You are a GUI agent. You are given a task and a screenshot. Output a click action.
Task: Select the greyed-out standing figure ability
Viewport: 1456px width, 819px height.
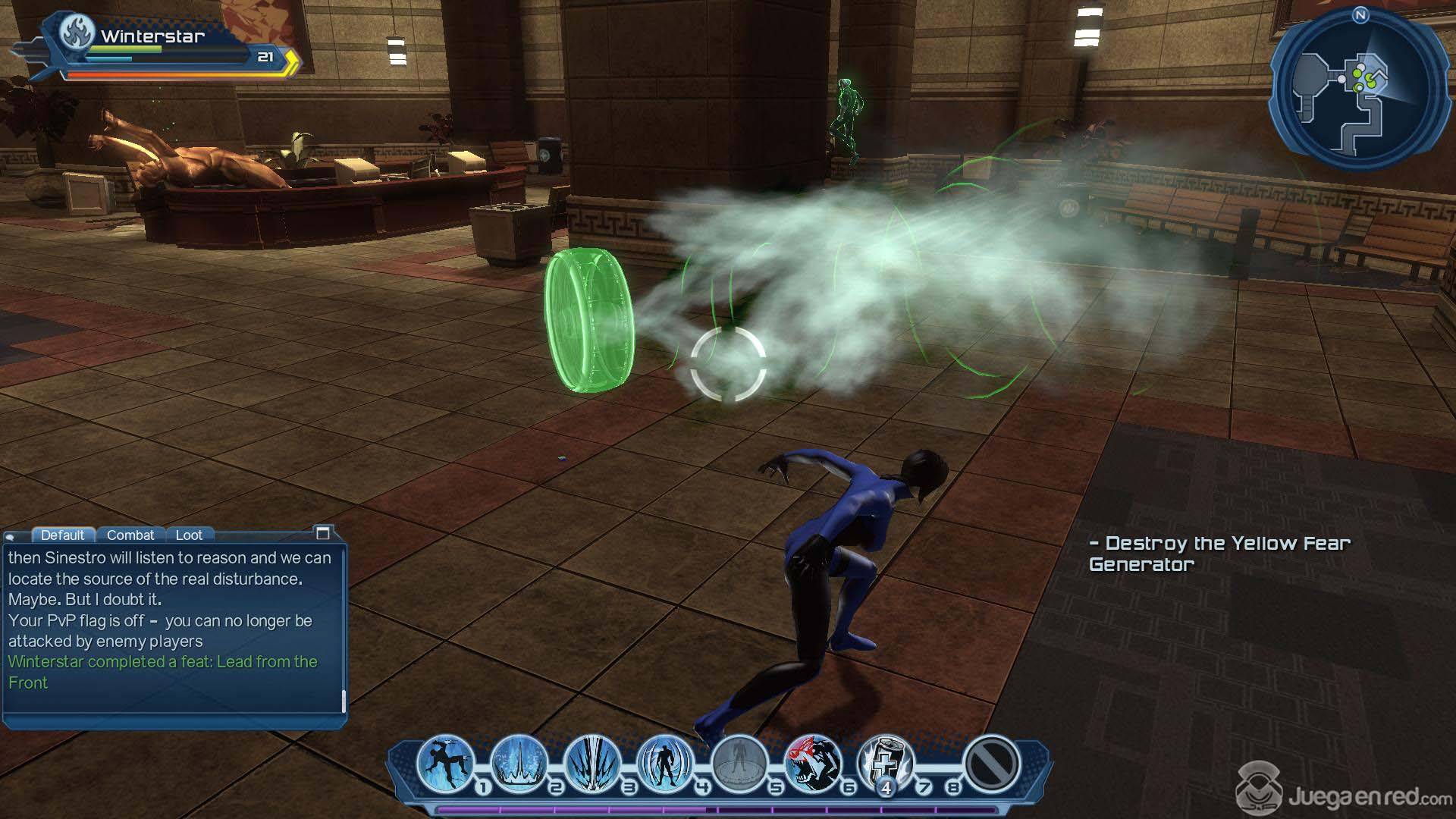[x=739, y=762]
